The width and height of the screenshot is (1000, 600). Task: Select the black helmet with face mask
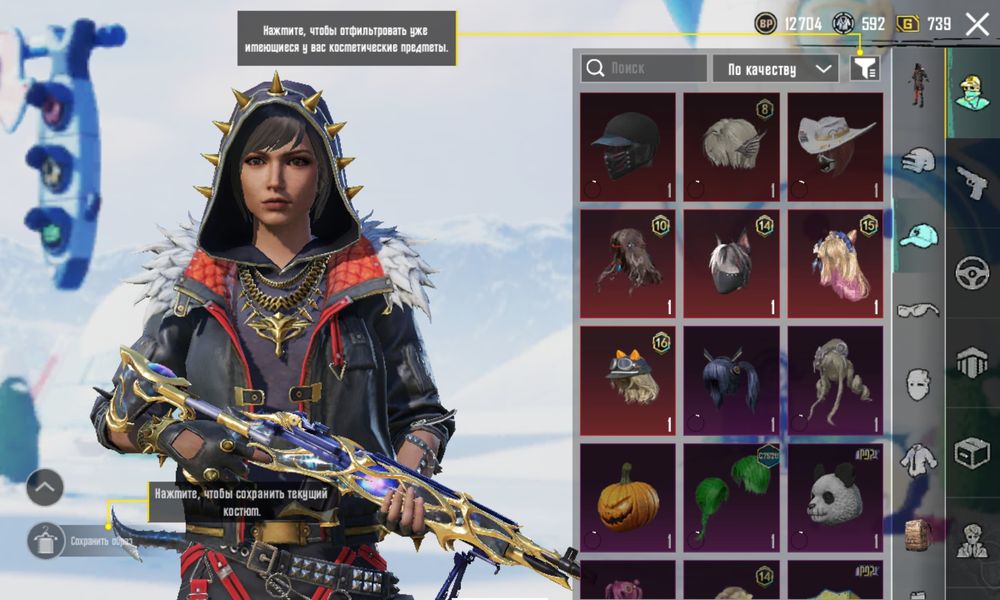(628, 147)
